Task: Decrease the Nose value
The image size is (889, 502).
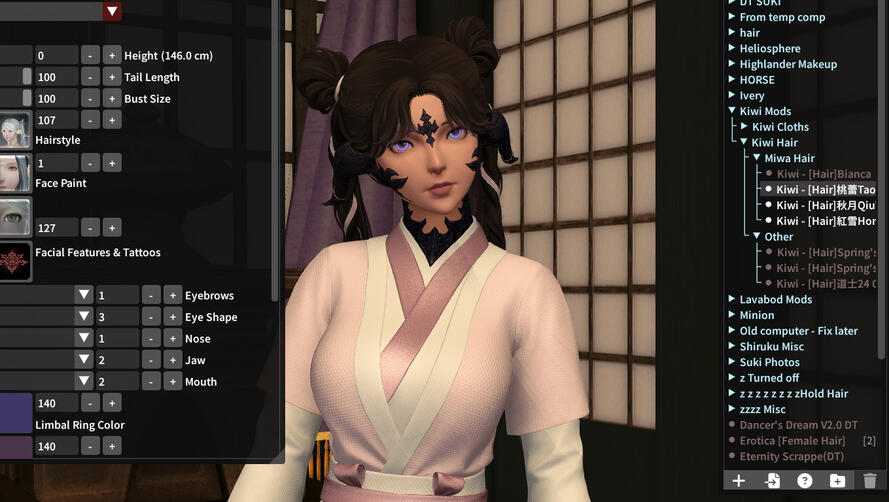Action: click(x=151, y=338)
